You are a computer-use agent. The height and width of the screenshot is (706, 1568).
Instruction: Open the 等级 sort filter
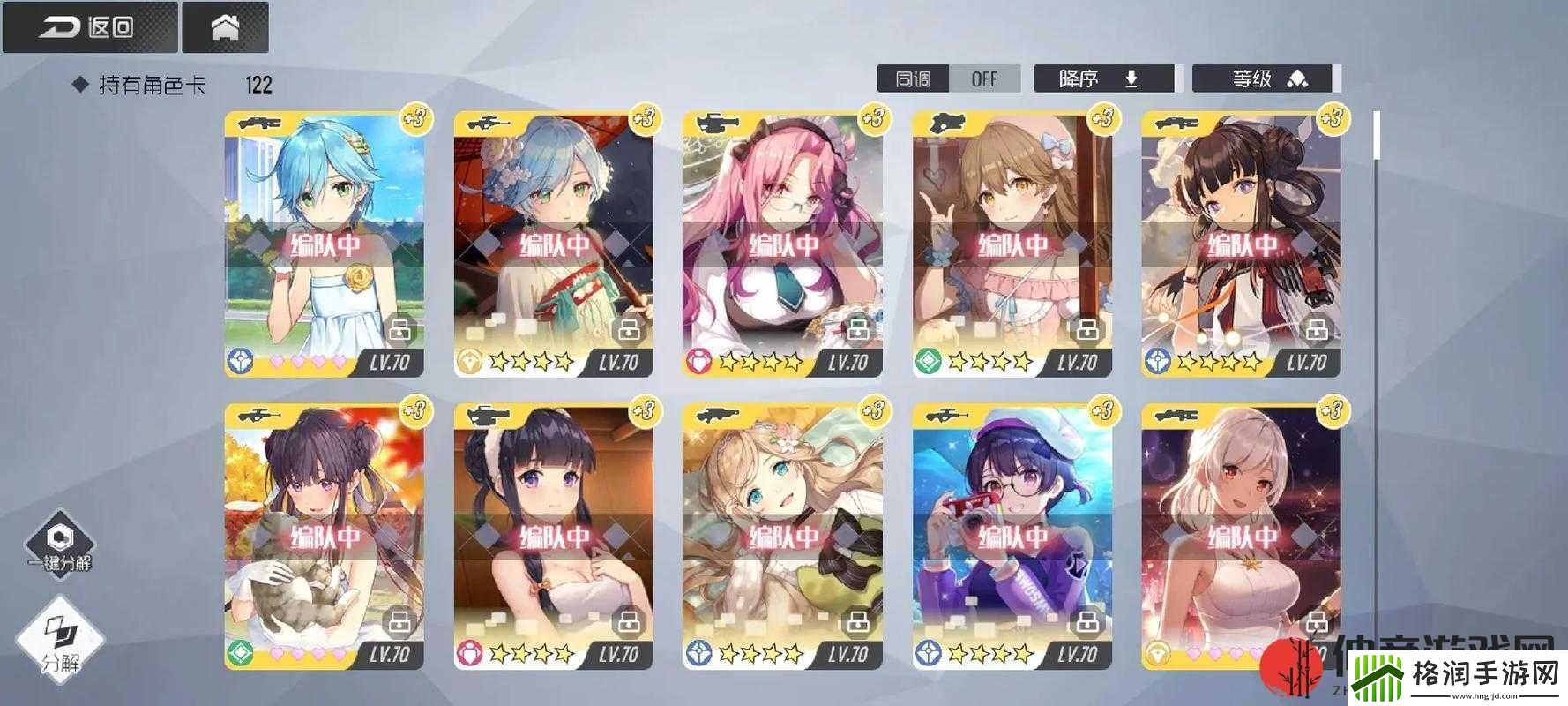(x=1266, y=79)
